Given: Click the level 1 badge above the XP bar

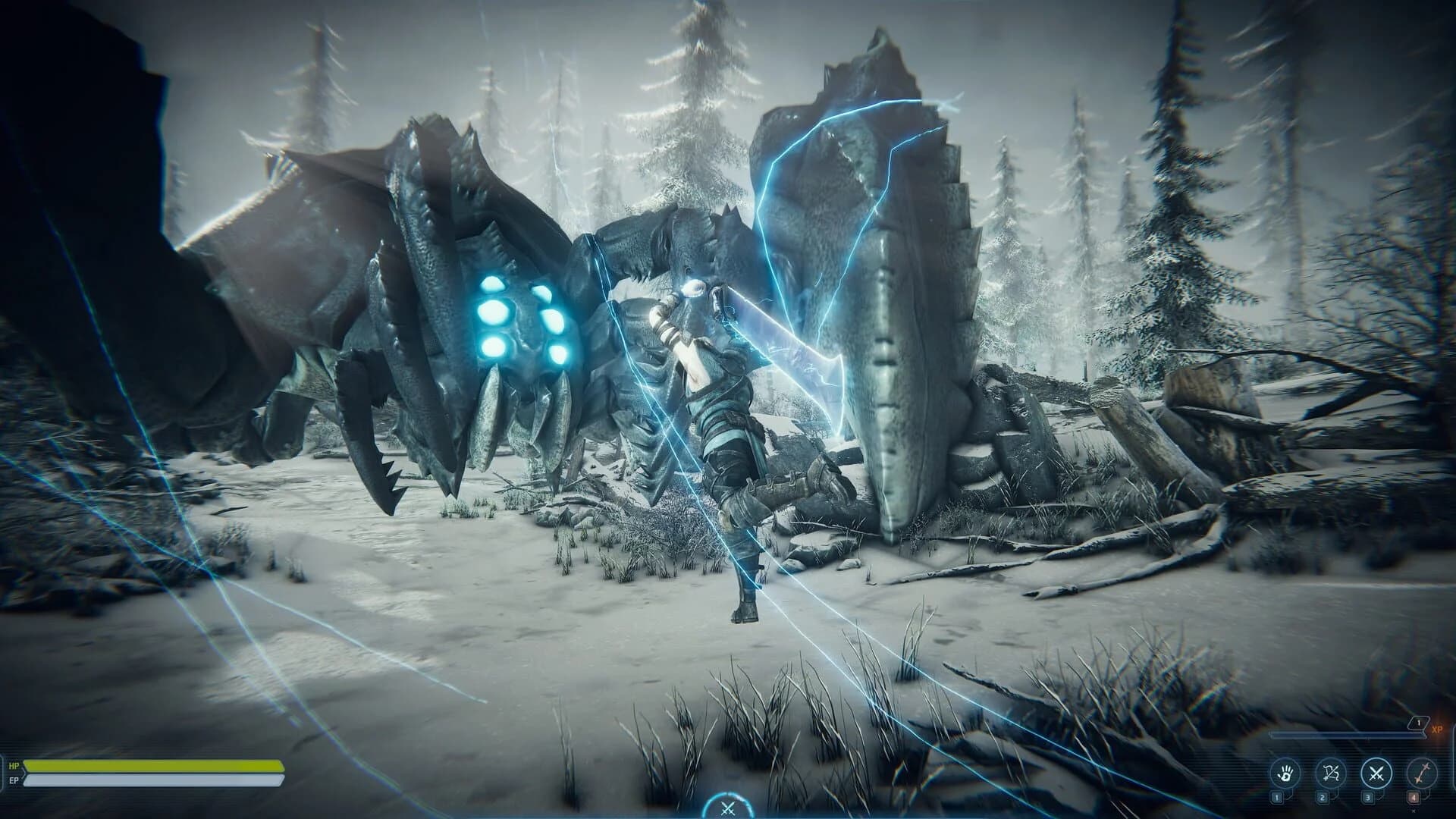Looking at the screenshot, I should 1417,723.
